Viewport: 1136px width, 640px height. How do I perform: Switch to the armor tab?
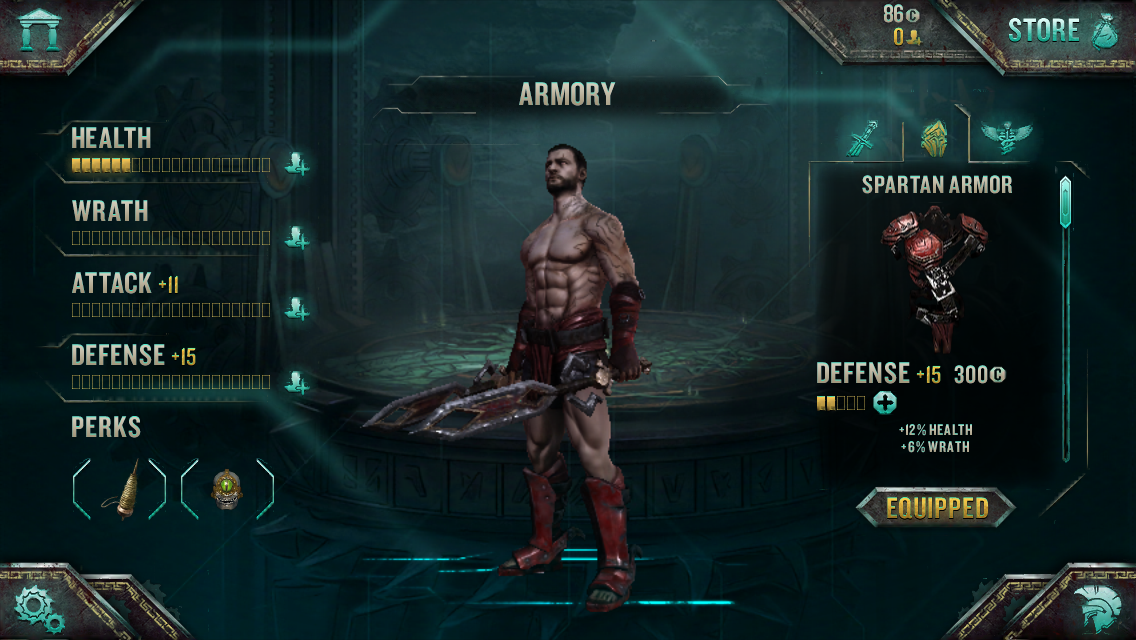933,137
